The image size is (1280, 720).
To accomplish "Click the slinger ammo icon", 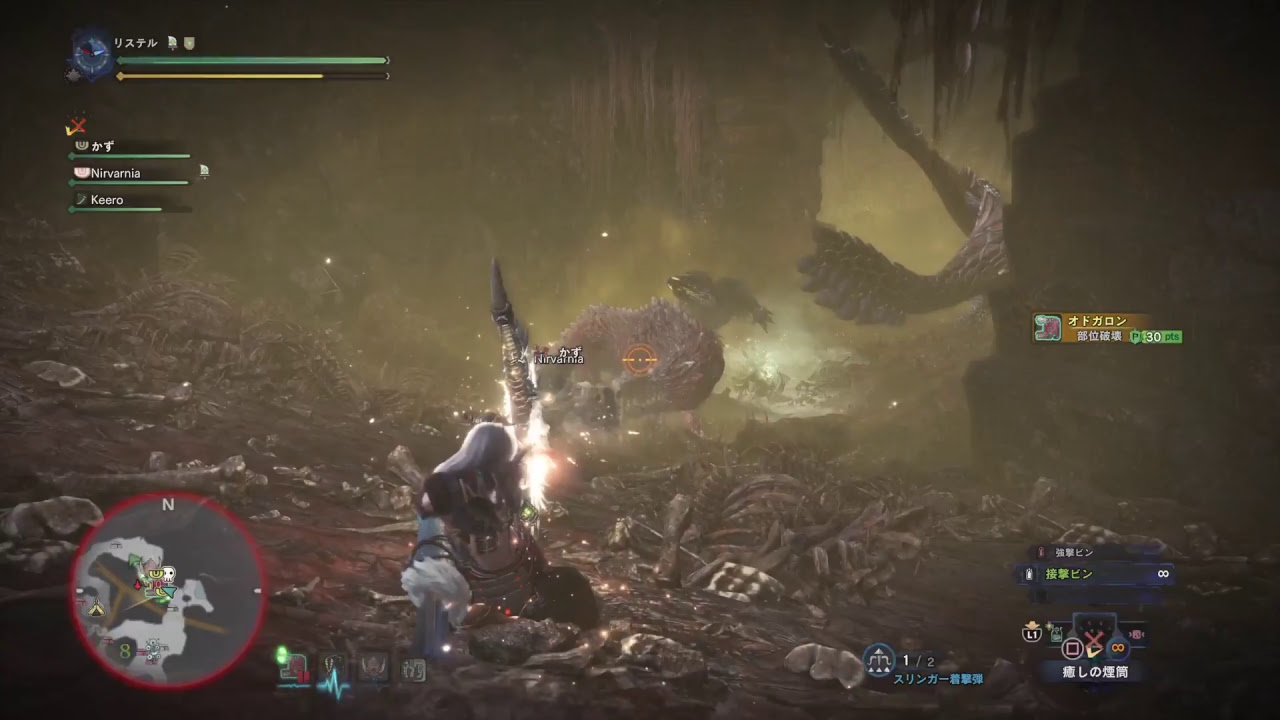I will click(878, 659).
